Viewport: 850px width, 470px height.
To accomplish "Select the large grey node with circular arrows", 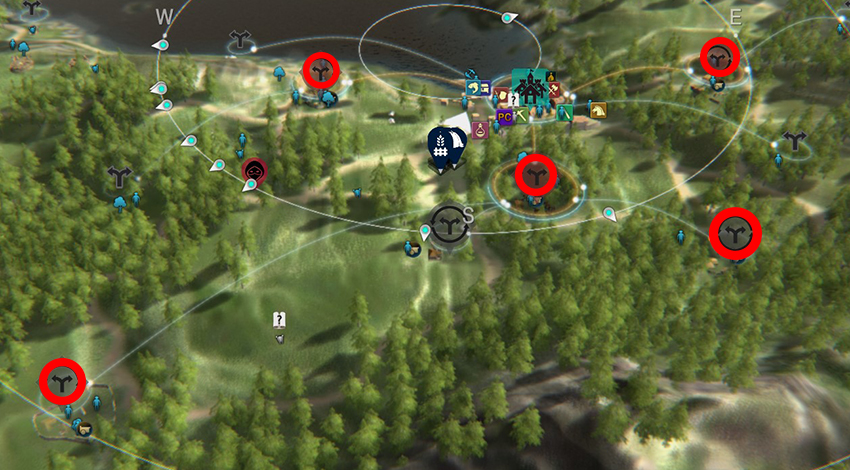I will [x=448, y=221].
